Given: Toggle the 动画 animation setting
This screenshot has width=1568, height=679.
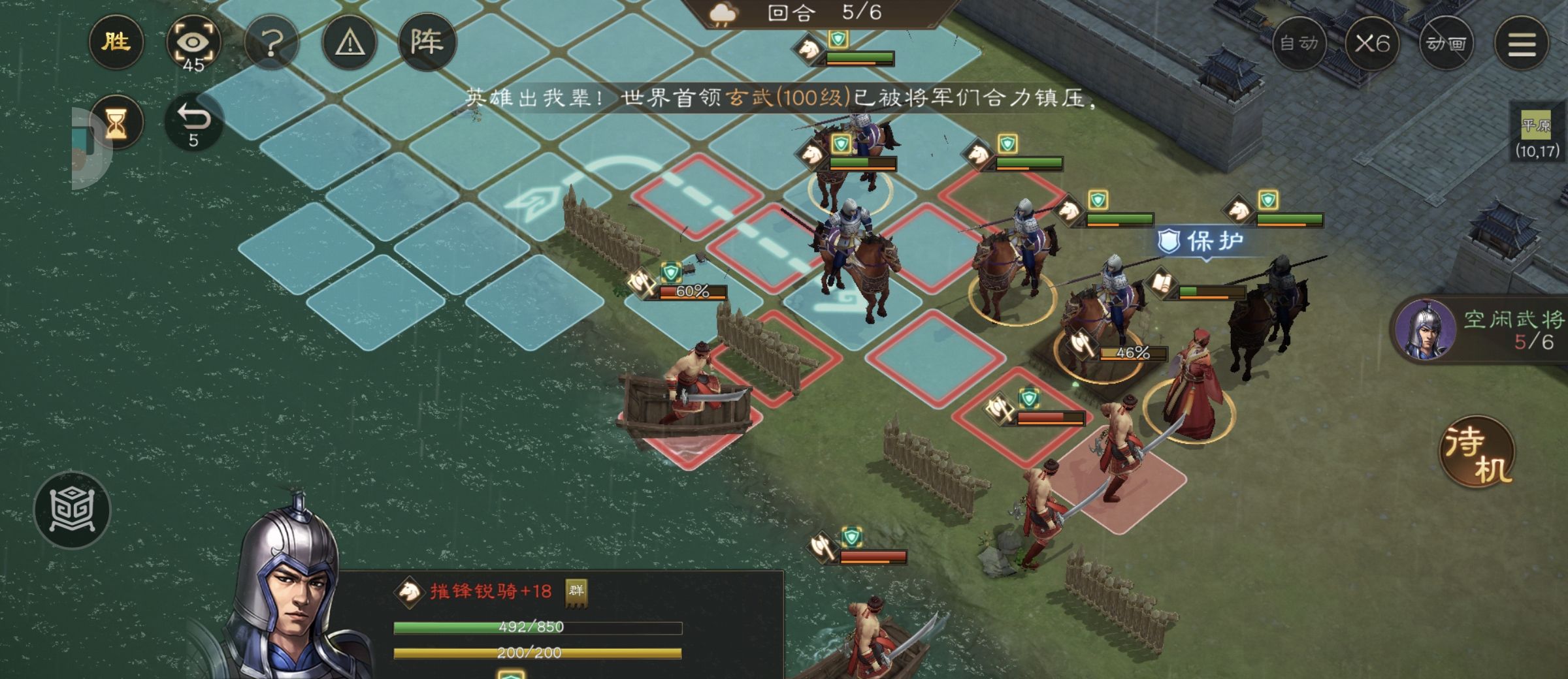Looking at the screenshot, I should [x=1446, y=44].
